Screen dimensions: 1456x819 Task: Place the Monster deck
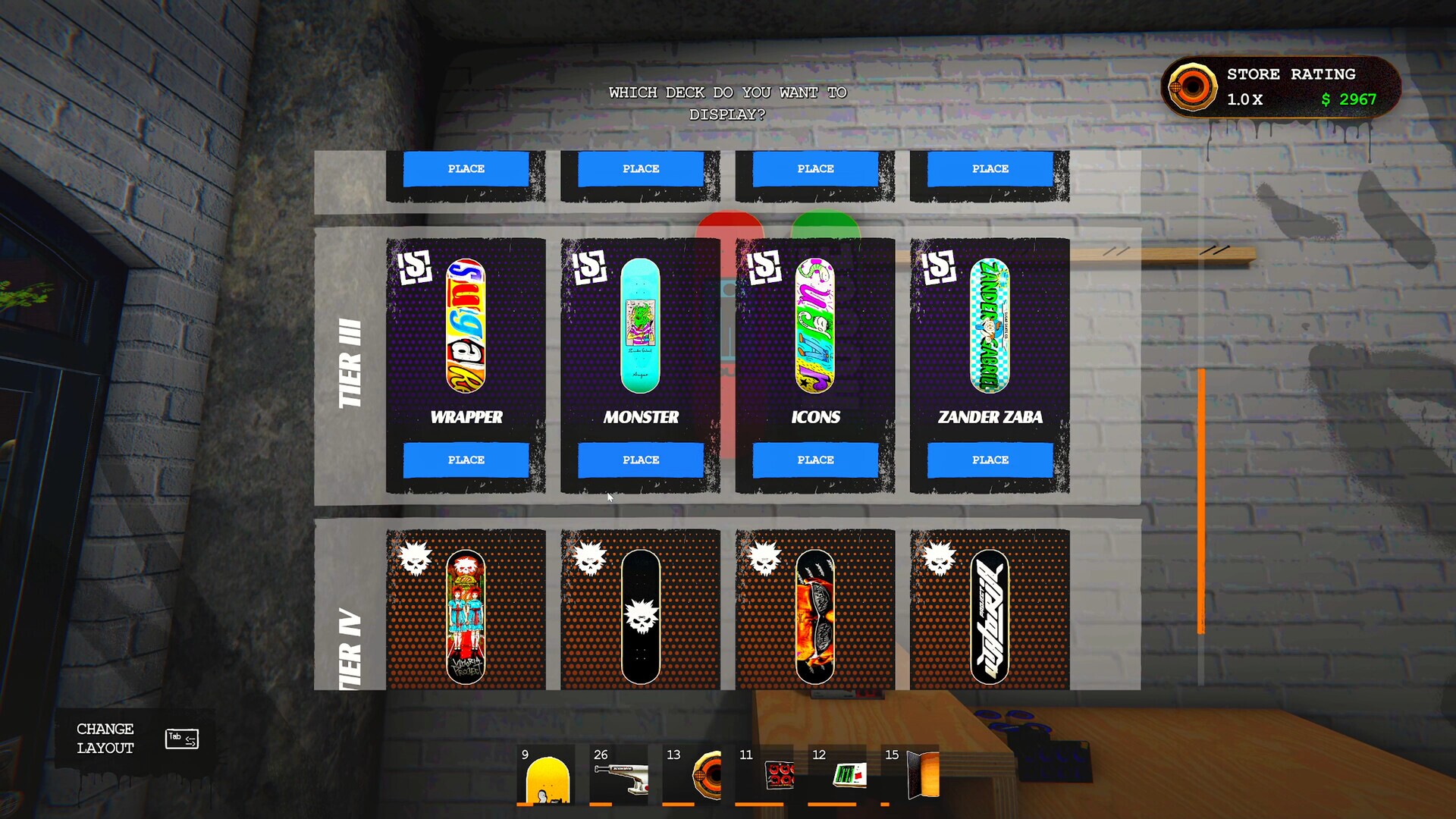pyautogui.click(x=641, y=460)
